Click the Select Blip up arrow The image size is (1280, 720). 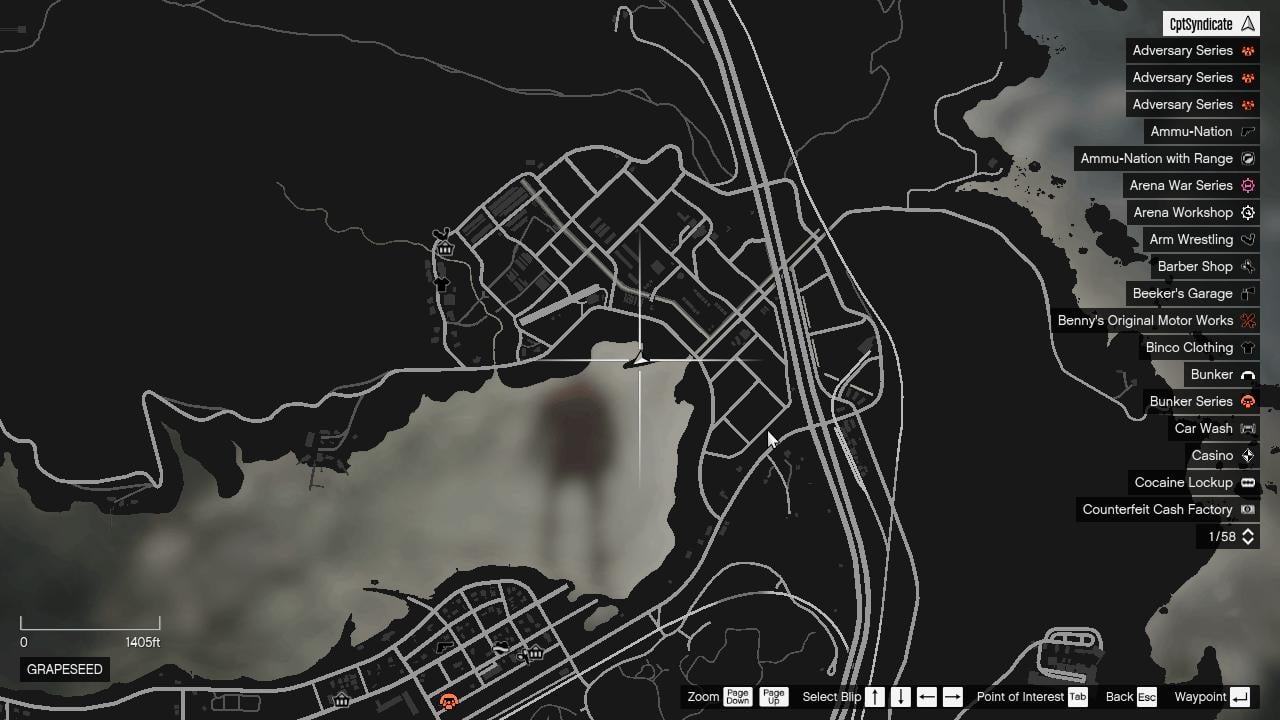[874, 697]
